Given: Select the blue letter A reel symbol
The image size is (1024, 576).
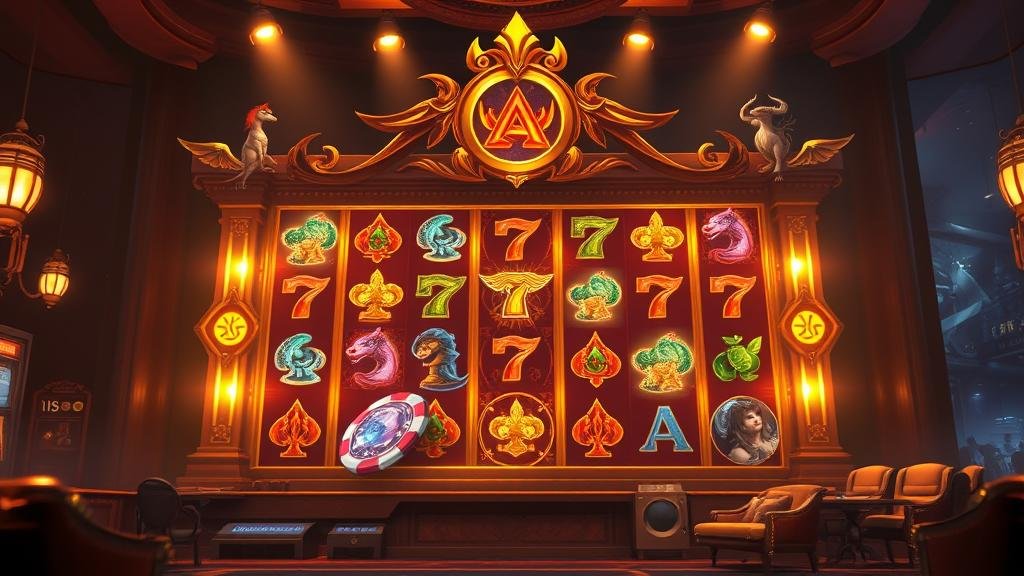Looking at the screenshot, I should point(665,429).
